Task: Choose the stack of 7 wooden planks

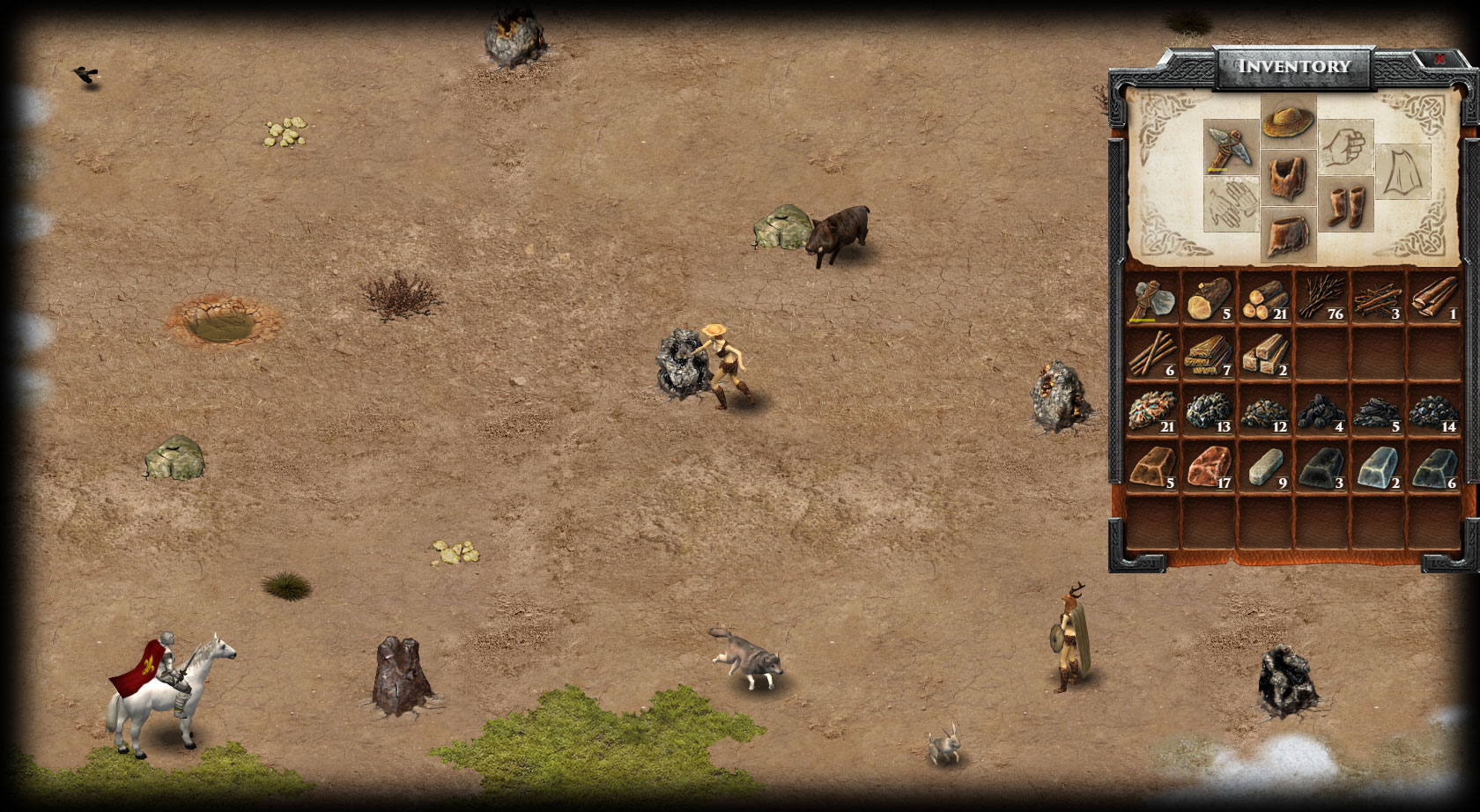Action: click(x=1209, y=355)
